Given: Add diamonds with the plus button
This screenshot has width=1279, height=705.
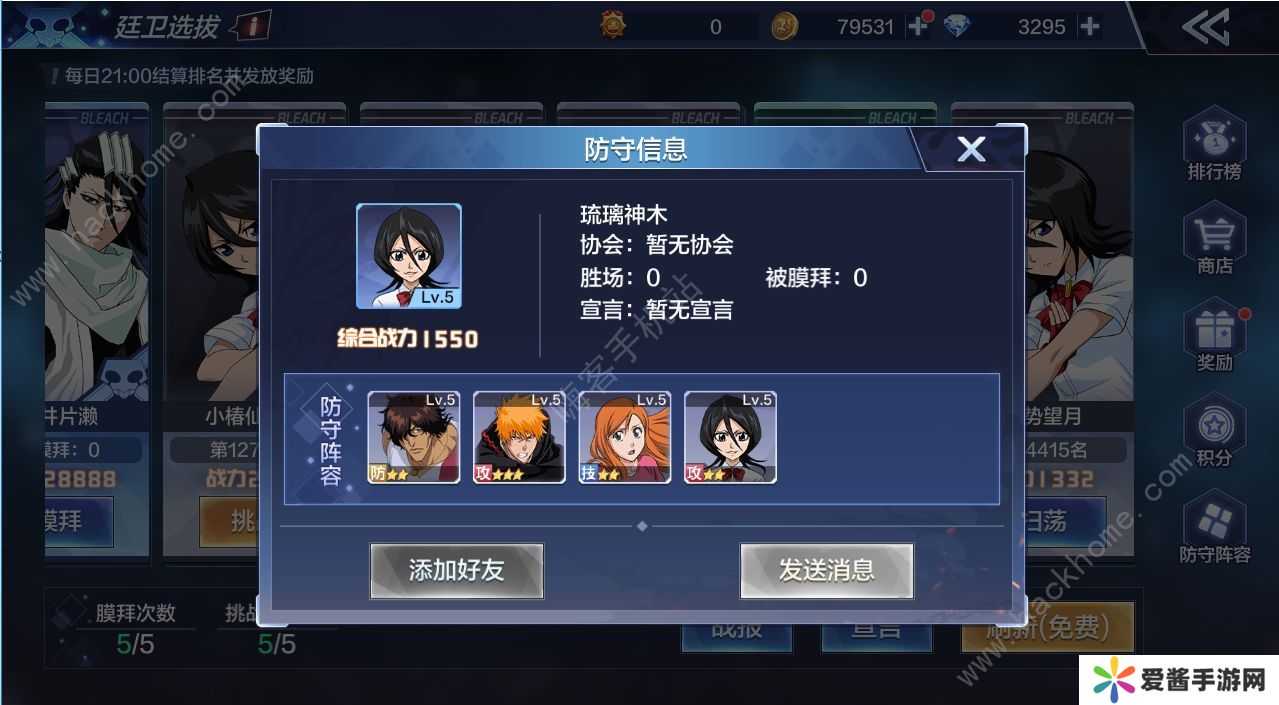Looking at the screenshot, I should pyautogui.click(x=1089, y=27).
